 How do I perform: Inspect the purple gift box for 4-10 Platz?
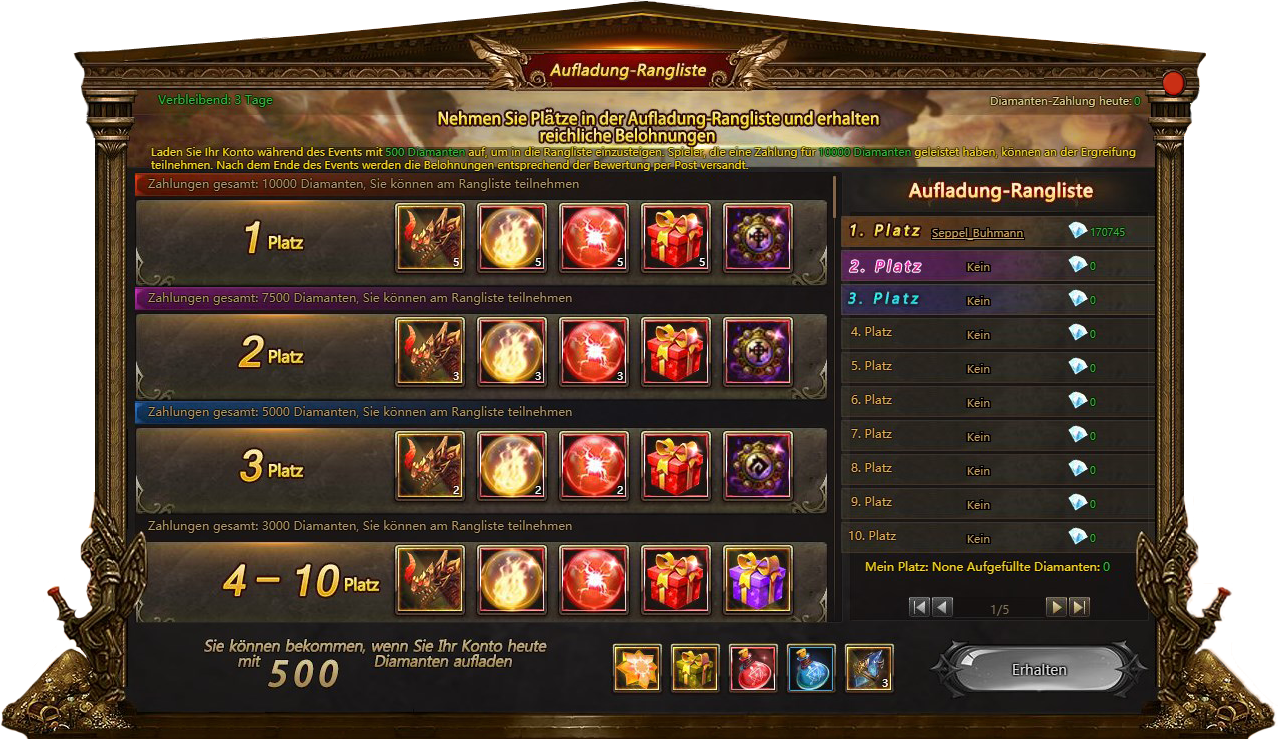[x=757, y=580]
